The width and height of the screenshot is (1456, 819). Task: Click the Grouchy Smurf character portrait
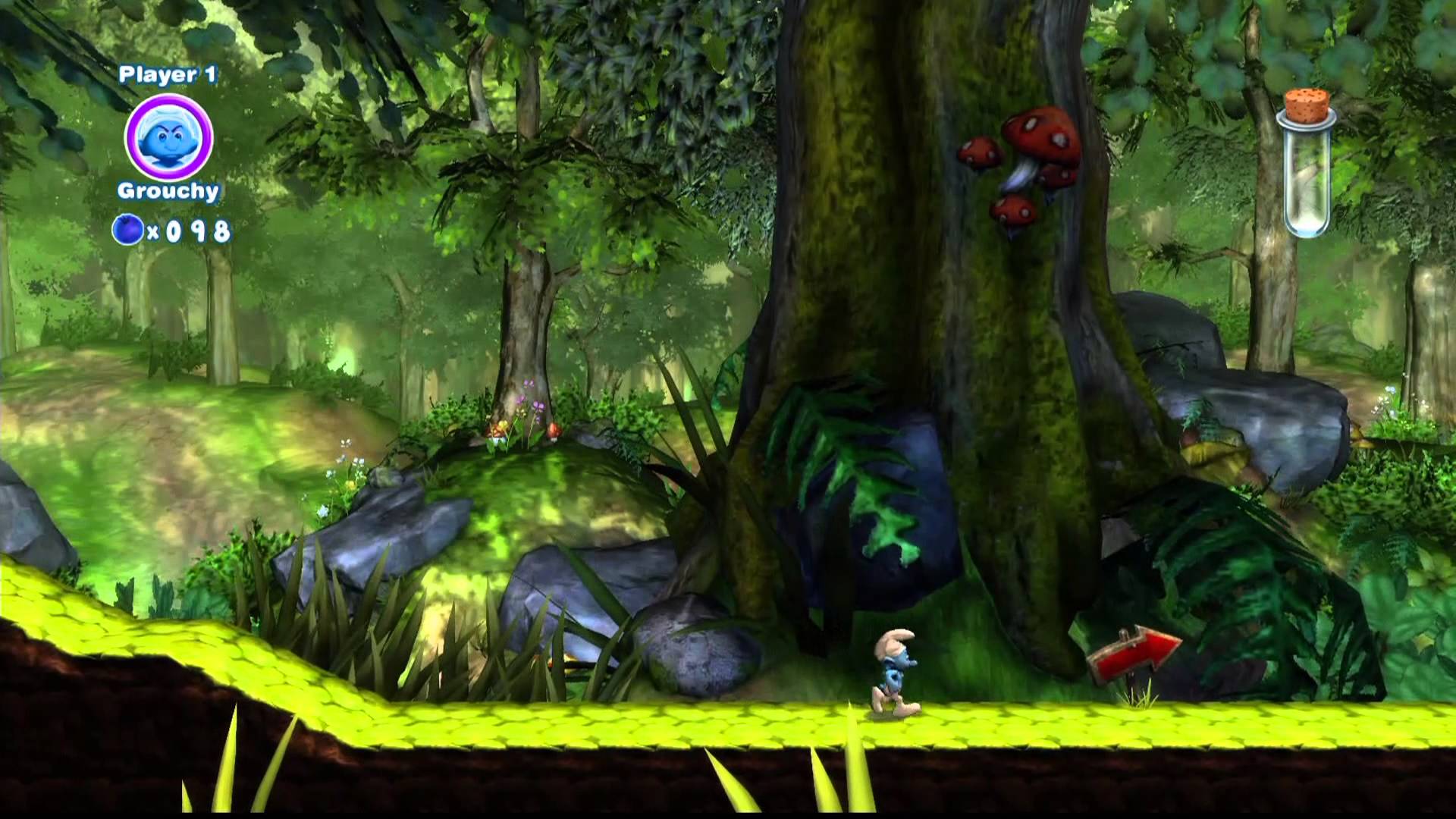pos(168,138)
